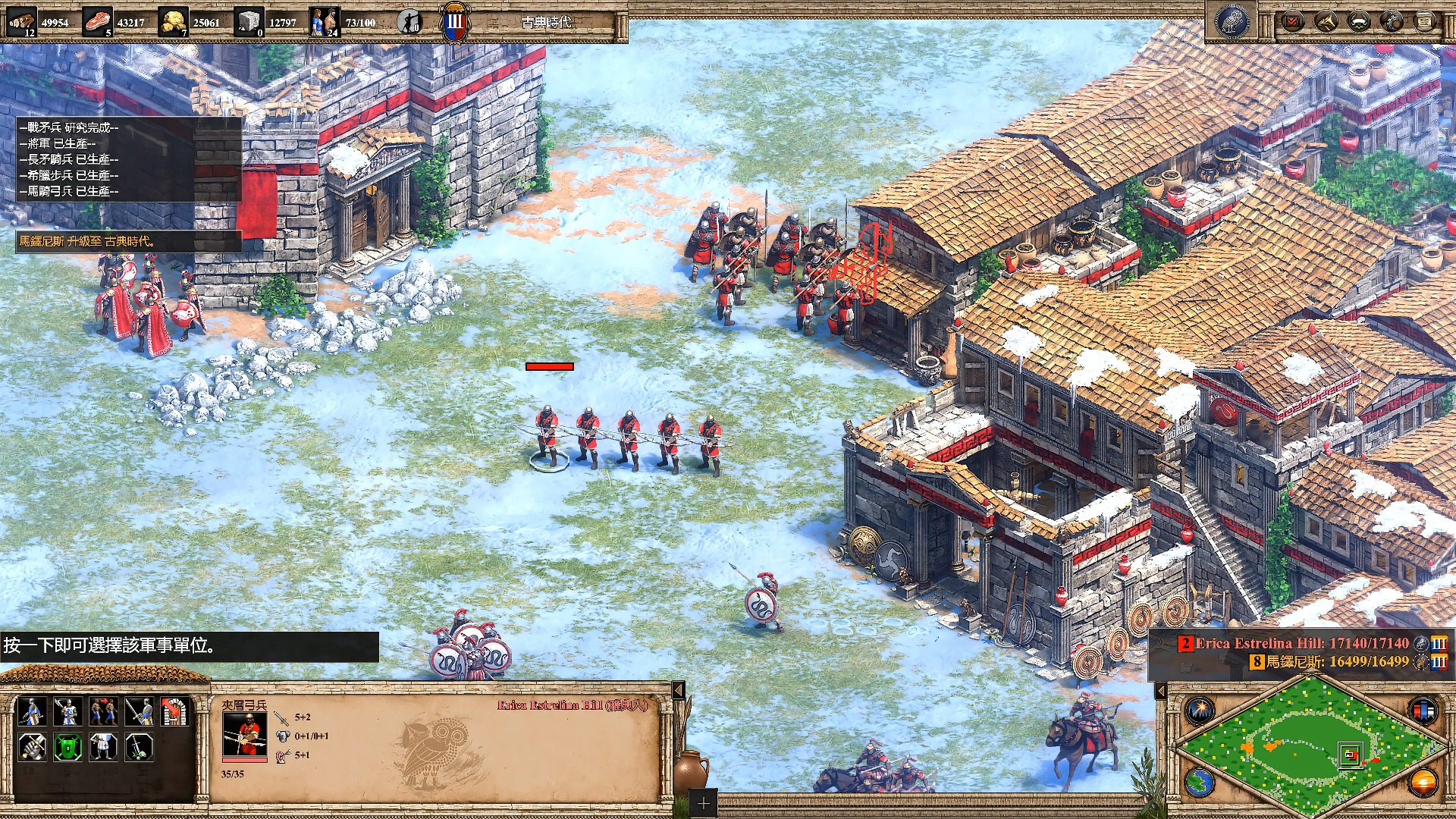Toggle the globe terrain view minimap button
Viewport: 1456px width, 819px height.
(x=1200, y=783)
